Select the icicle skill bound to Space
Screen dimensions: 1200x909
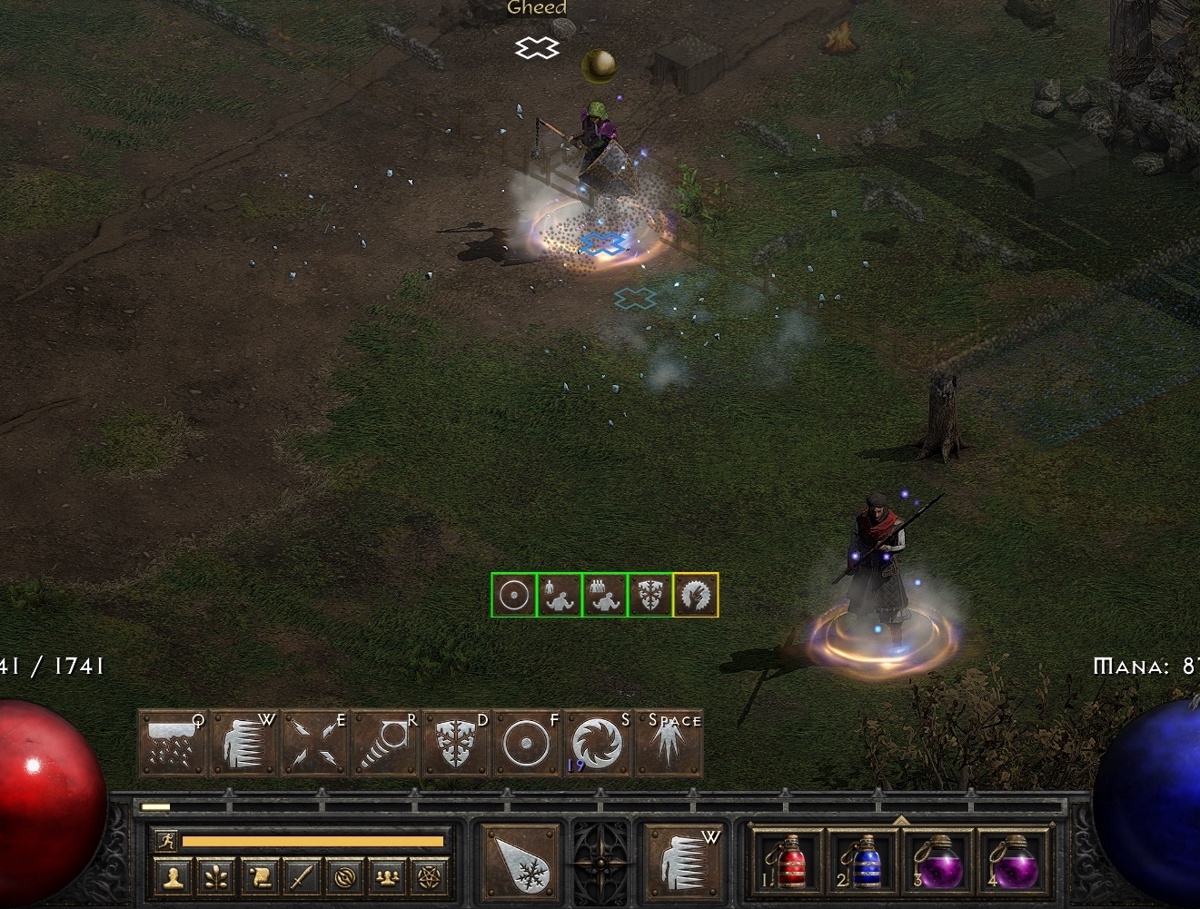668,744
